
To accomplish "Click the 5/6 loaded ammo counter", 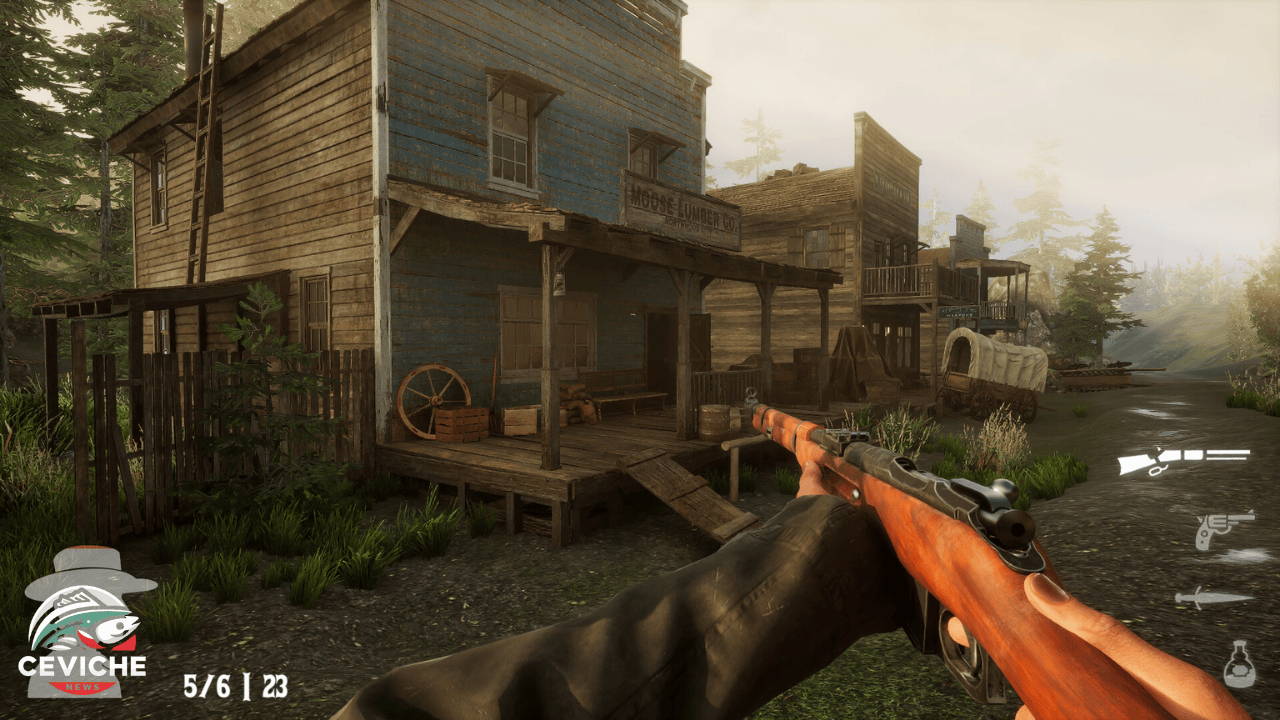I will coord(207,687).
